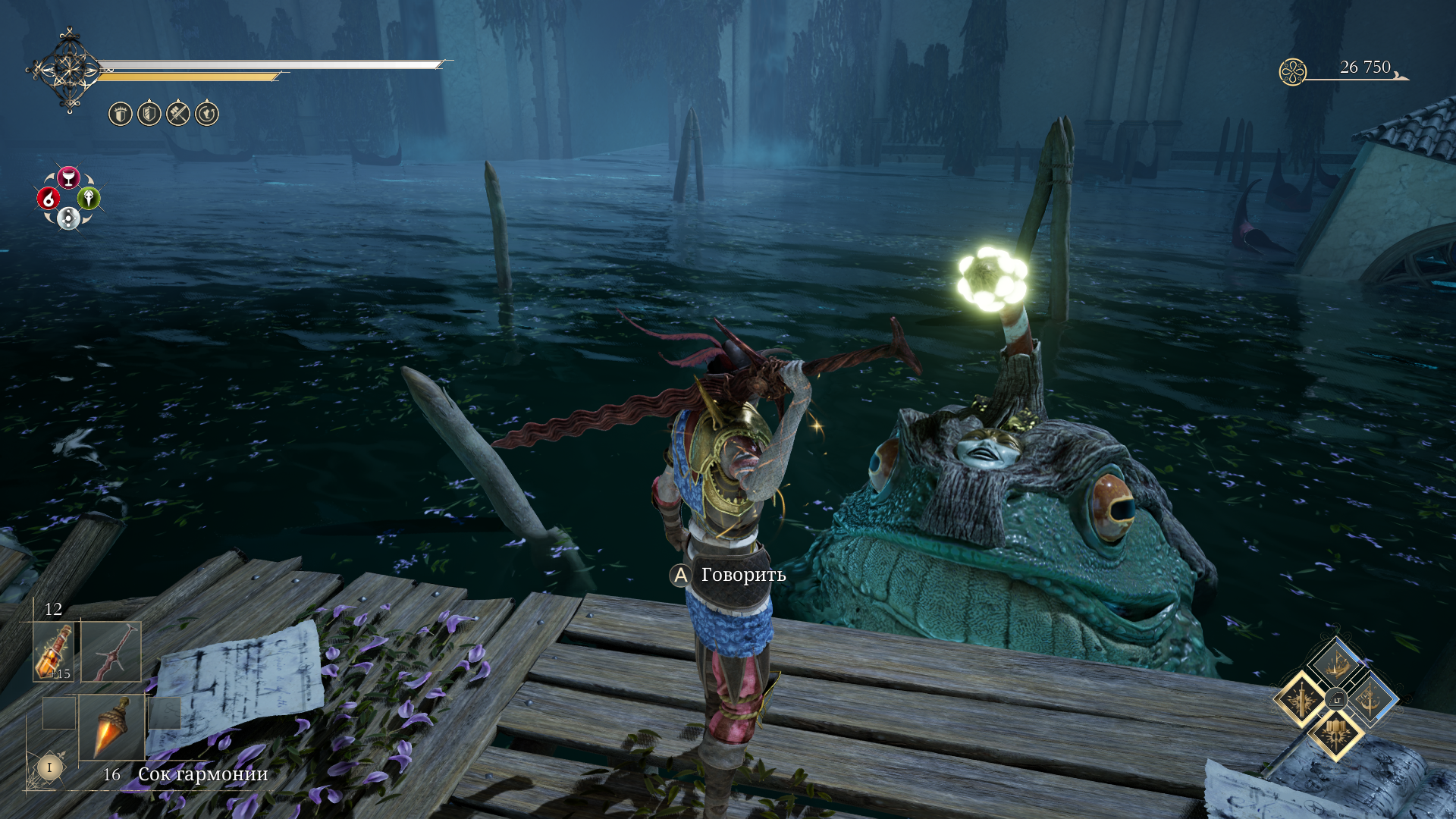Viewport: 1456px width, 819px height.
Task: Select the crossed hammer and sword icon
Action: [178, 114]
